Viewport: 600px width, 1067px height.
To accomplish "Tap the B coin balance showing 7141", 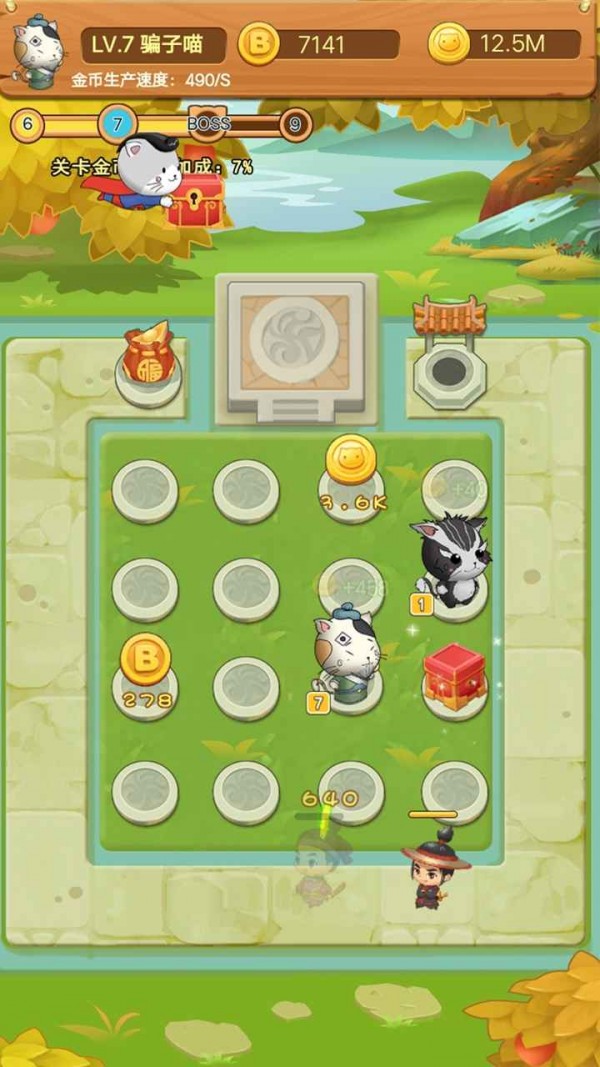I will 320,44.
